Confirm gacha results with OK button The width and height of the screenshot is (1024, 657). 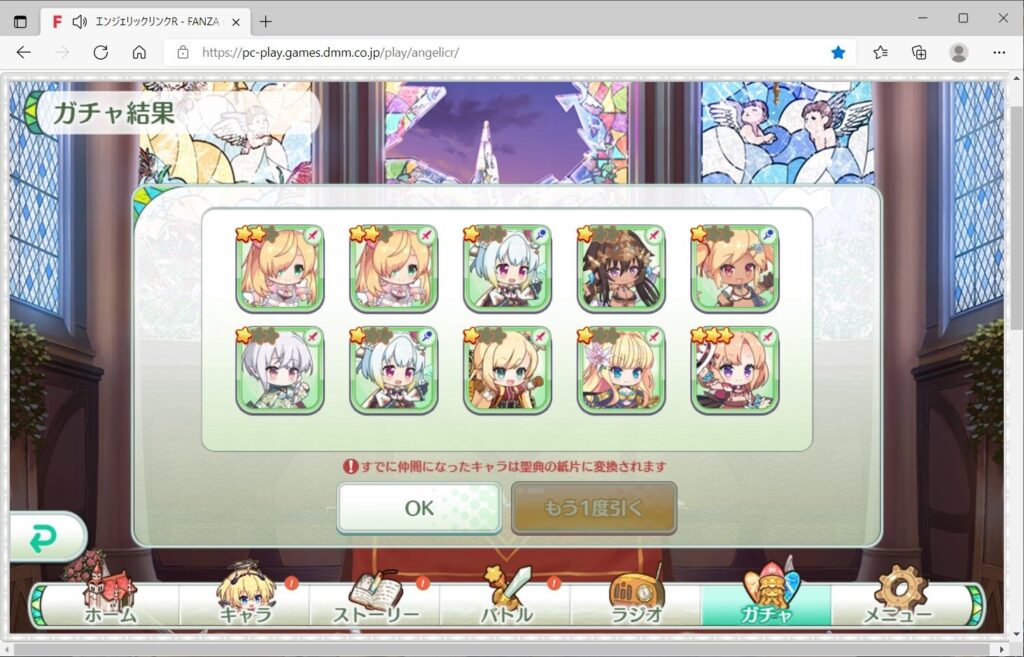(419, 508)
